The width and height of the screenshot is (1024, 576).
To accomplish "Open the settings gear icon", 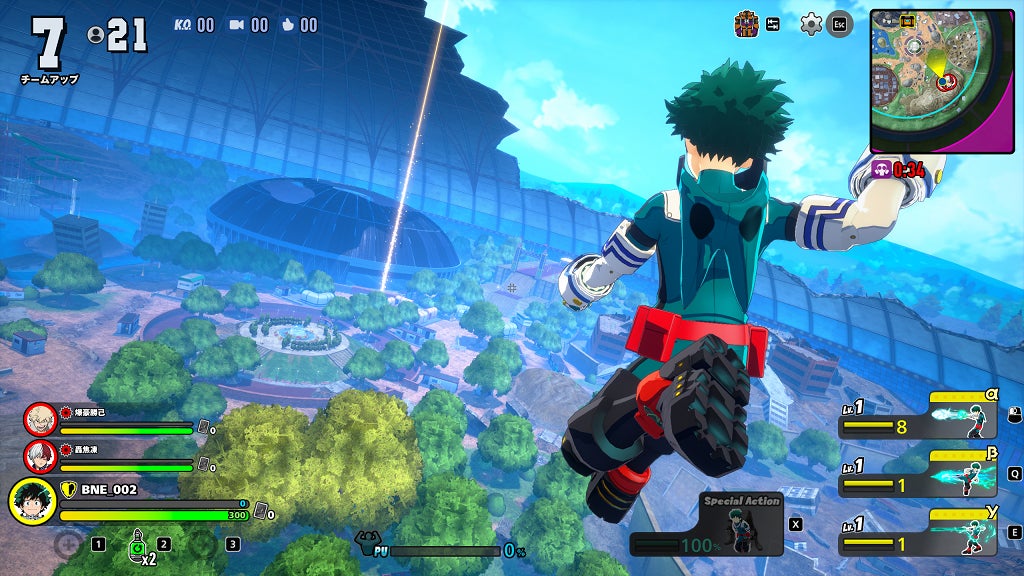I will click(x=811, y=24).
